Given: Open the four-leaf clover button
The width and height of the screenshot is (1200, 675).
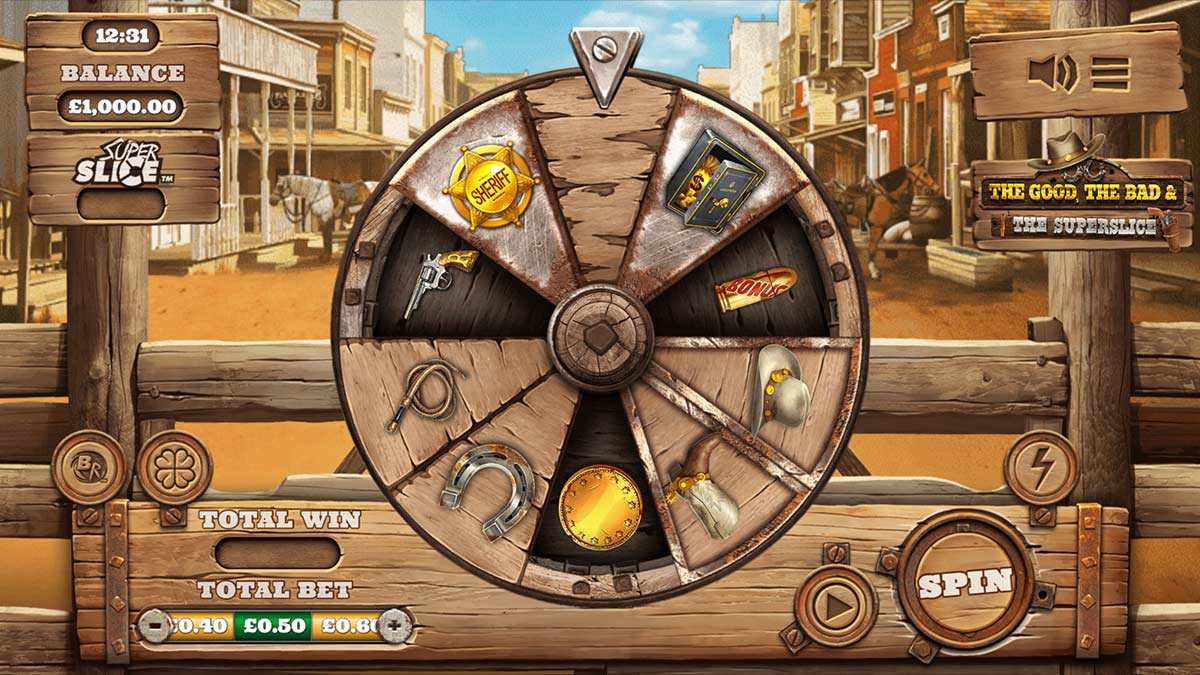Looking at the screenshot, I should (174, 468).
